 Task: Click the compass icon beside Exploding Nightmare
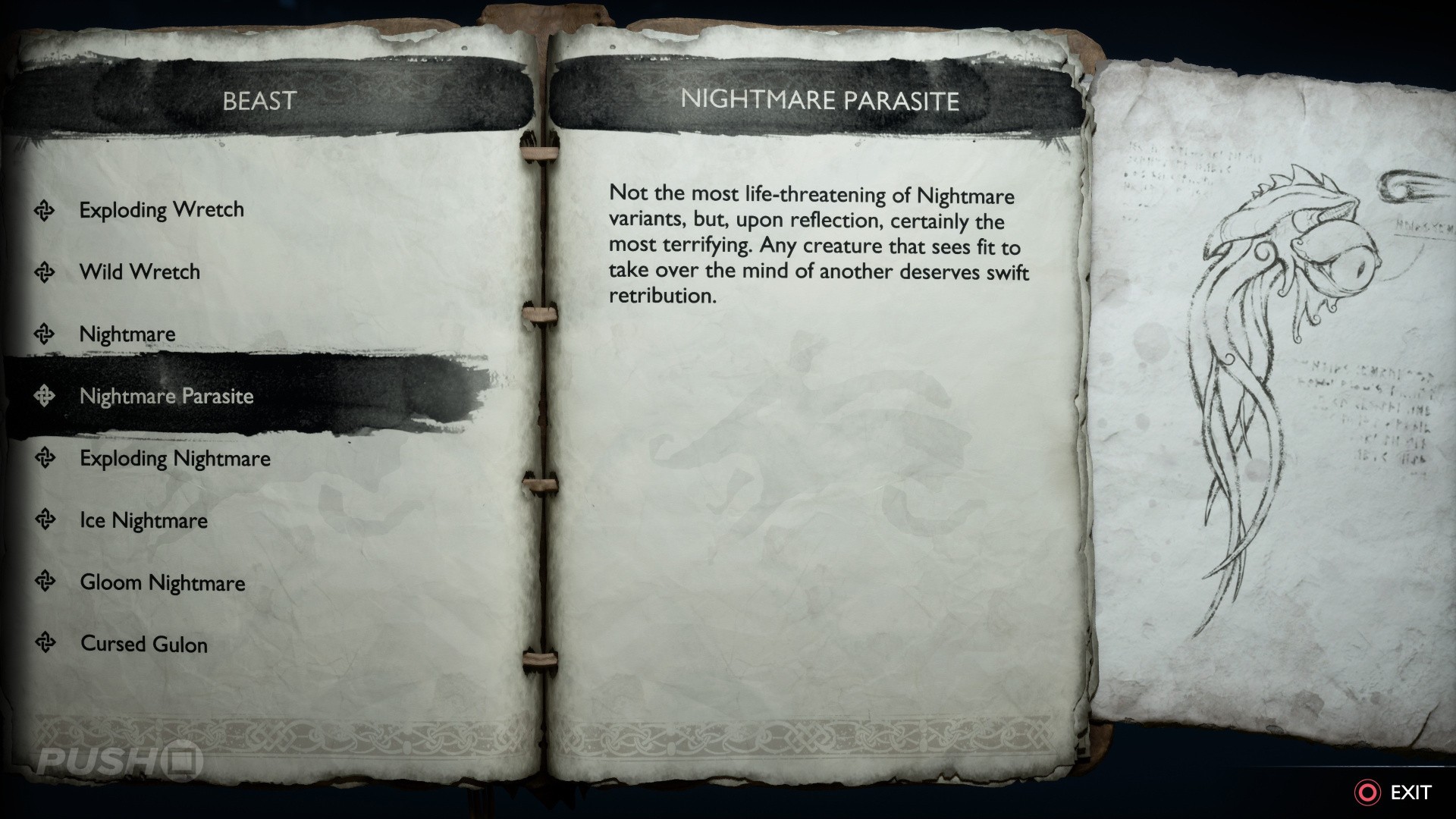tap(45, 458)
